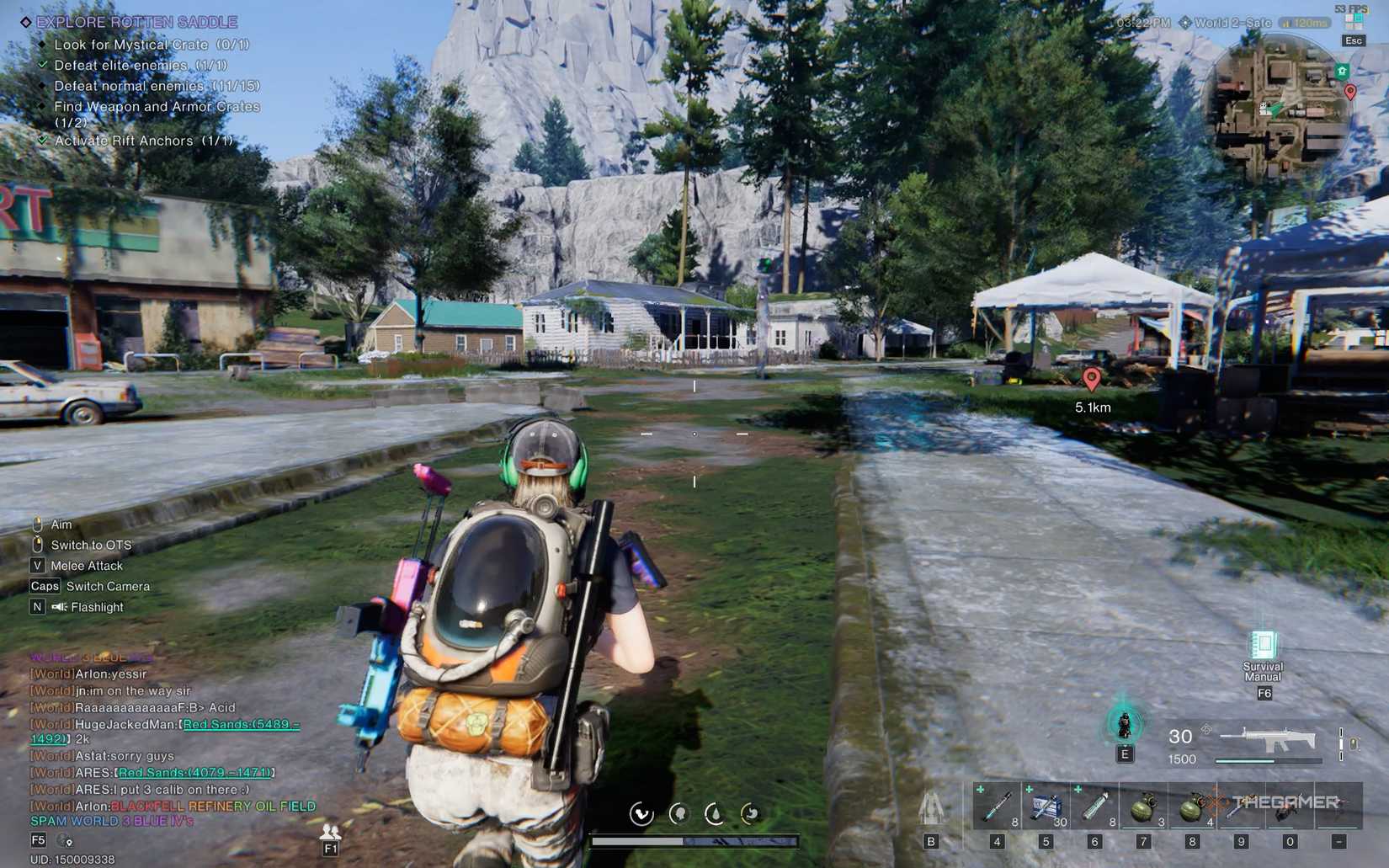Image resolution: width=1389 pixels, height=868 pixels.
Task: Select the ammo box in hotbar slot 5
Action: [x=1045, y=806]
